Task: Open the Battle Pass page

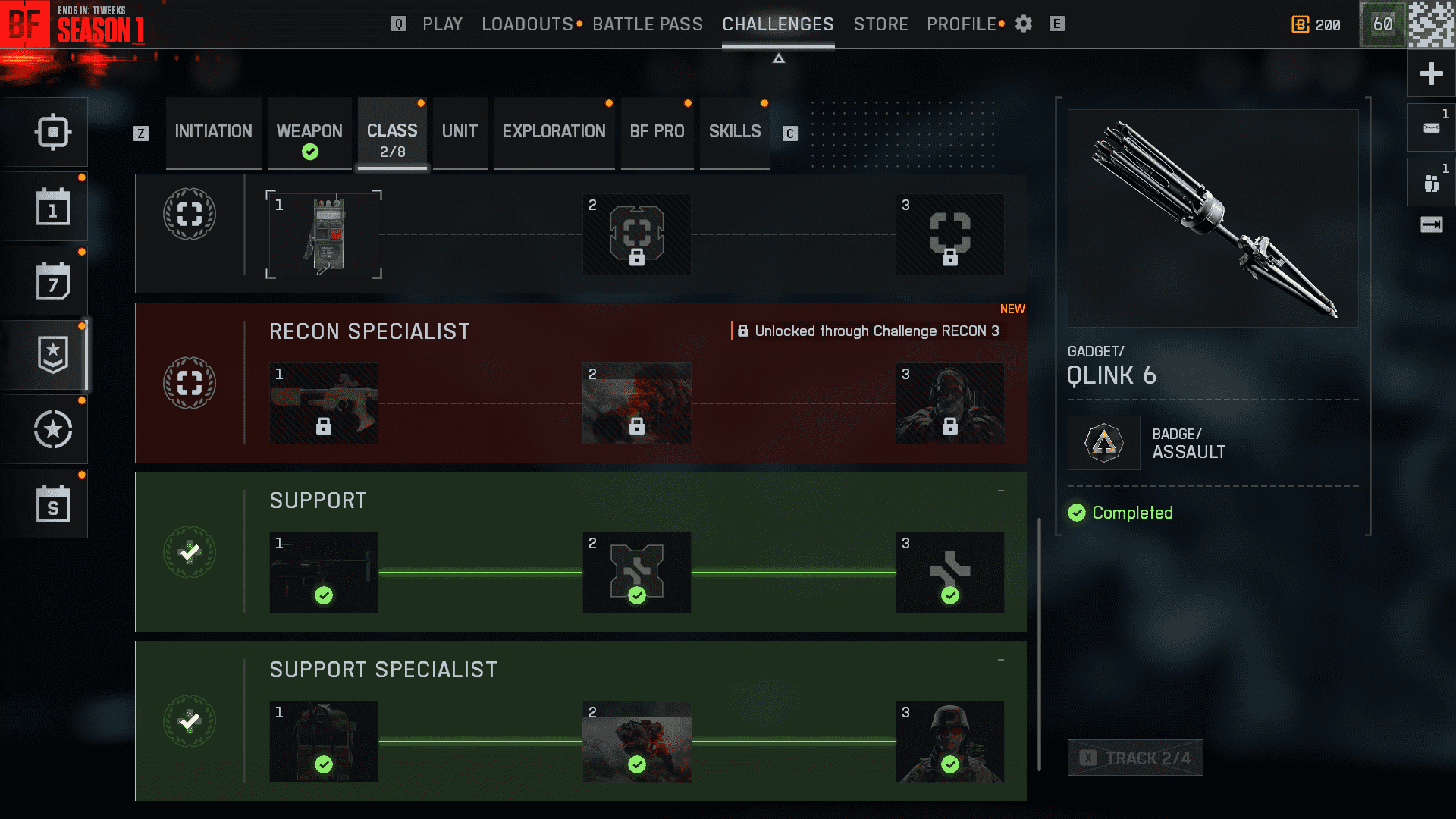Action: click(648, 24)
